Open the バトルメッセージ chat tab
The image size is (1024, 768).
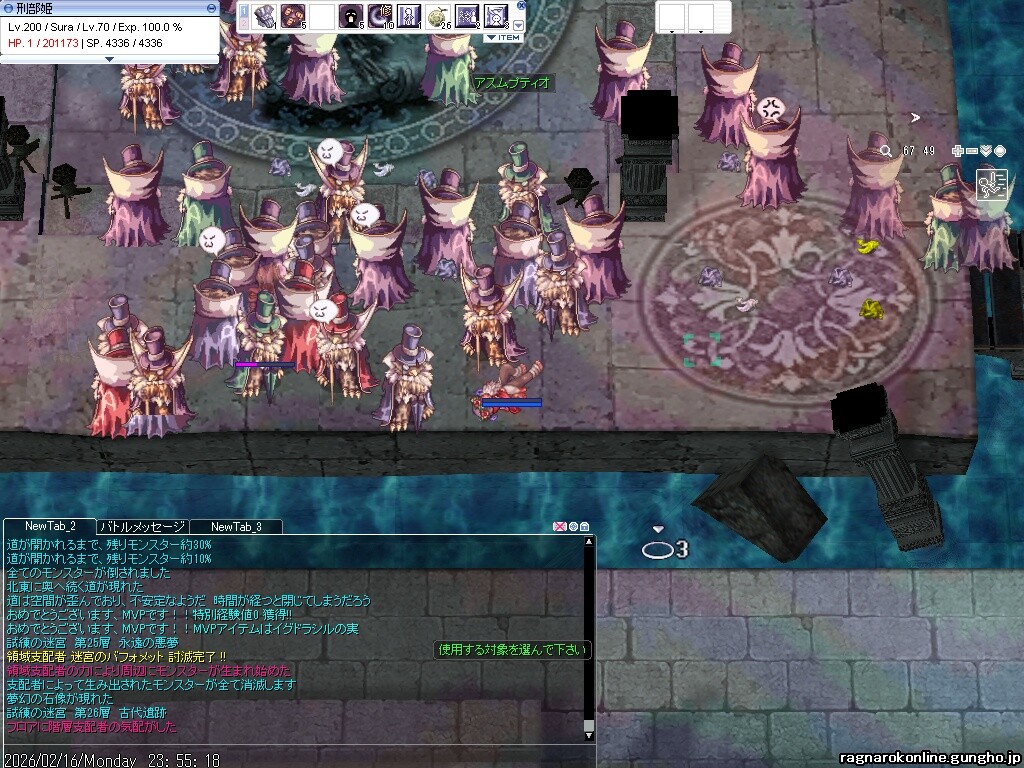[142, 526]
